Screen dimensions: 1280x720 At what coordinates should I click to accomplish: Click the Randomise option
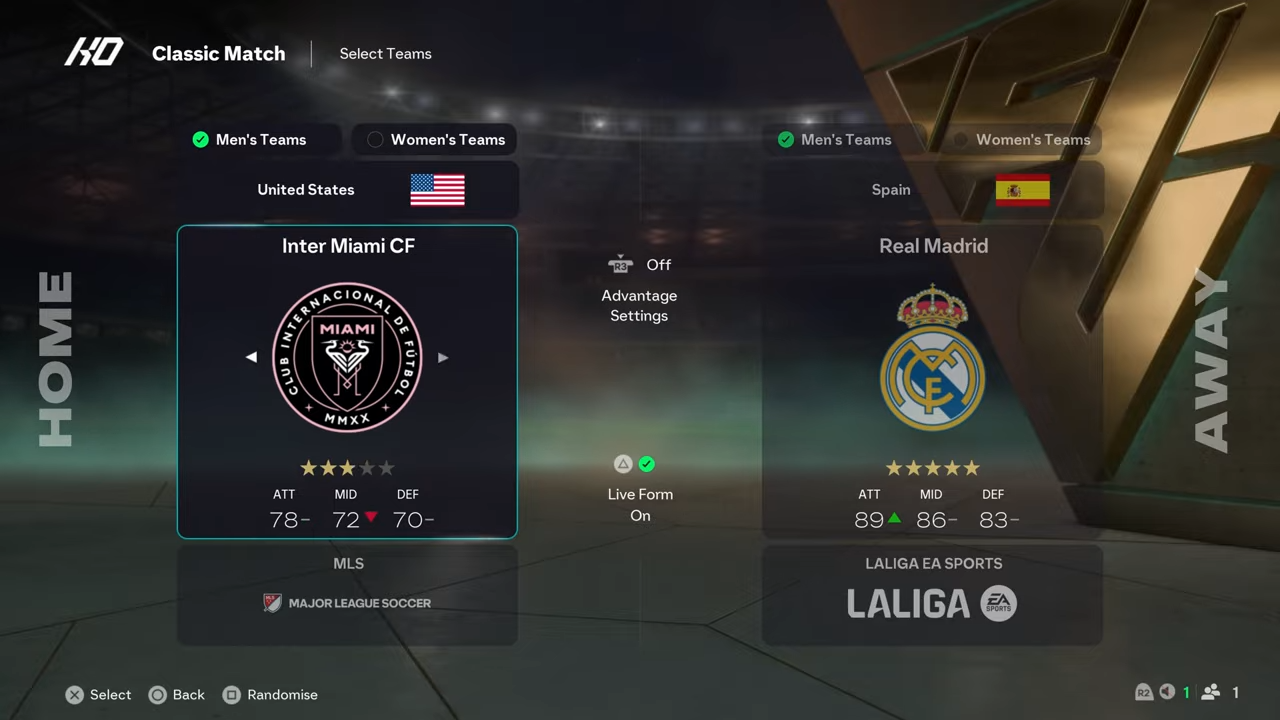(270, 695)
